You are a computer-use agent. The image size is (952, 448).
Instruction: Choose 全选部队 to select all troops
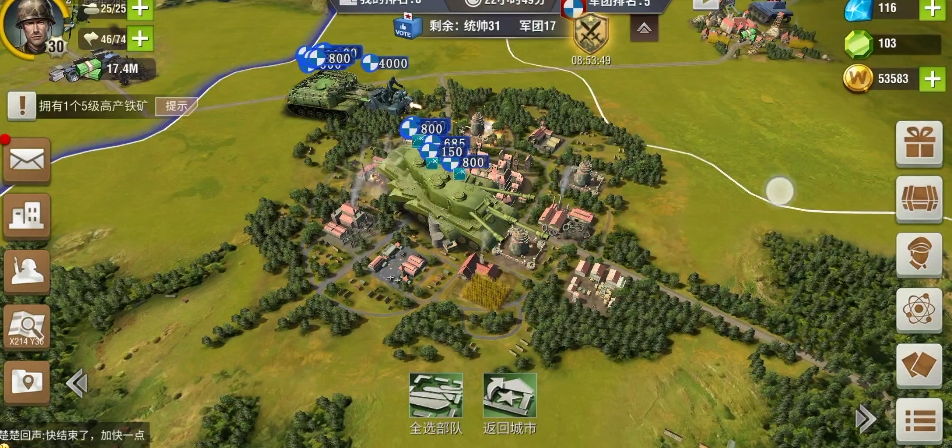click(x=436, y=397)
